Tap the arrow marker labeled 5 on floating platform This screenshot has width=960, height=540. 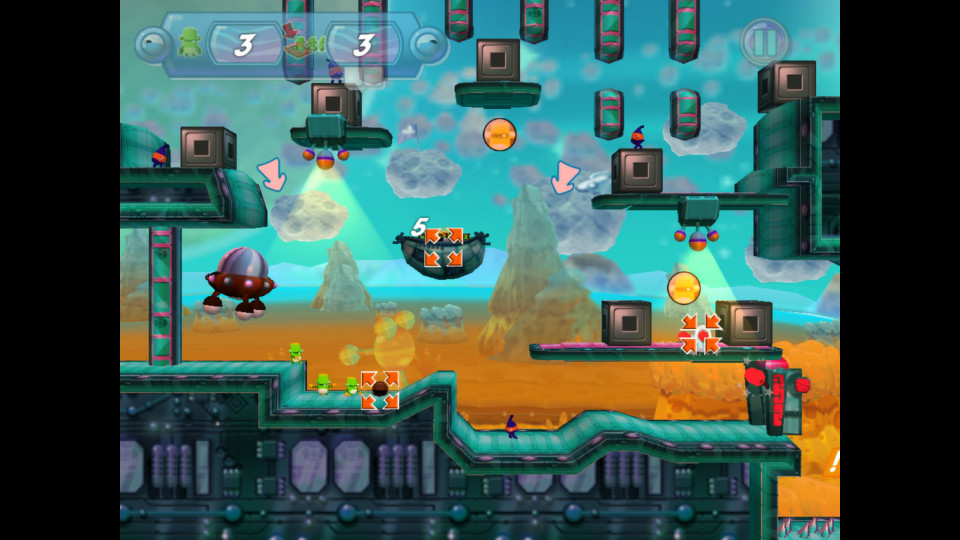pos(443,247)
